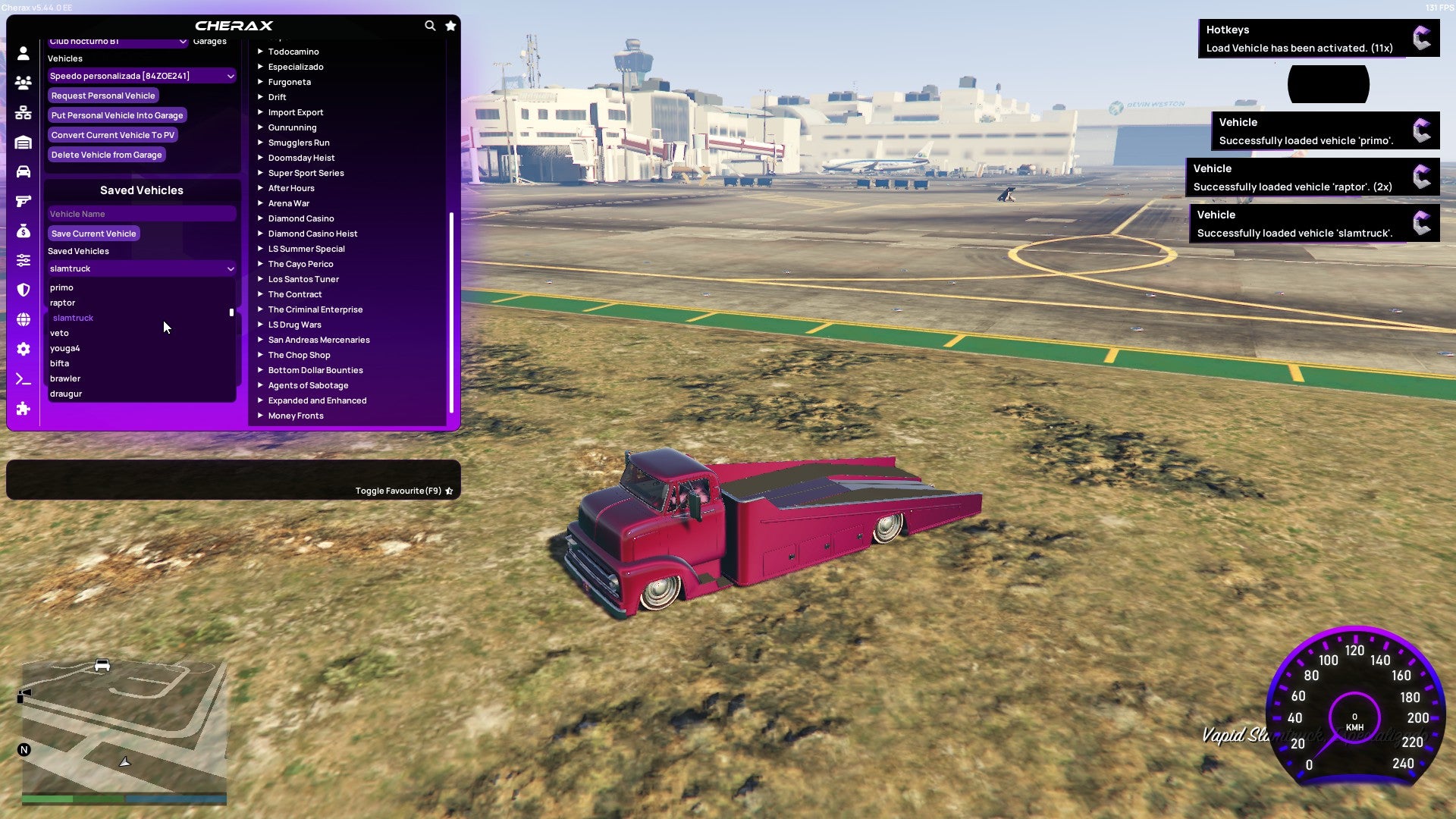Collapse the slamtruck saved vehicles dropdown
This screenshot has width=1456, height=819.
click(x=141, y=268)
